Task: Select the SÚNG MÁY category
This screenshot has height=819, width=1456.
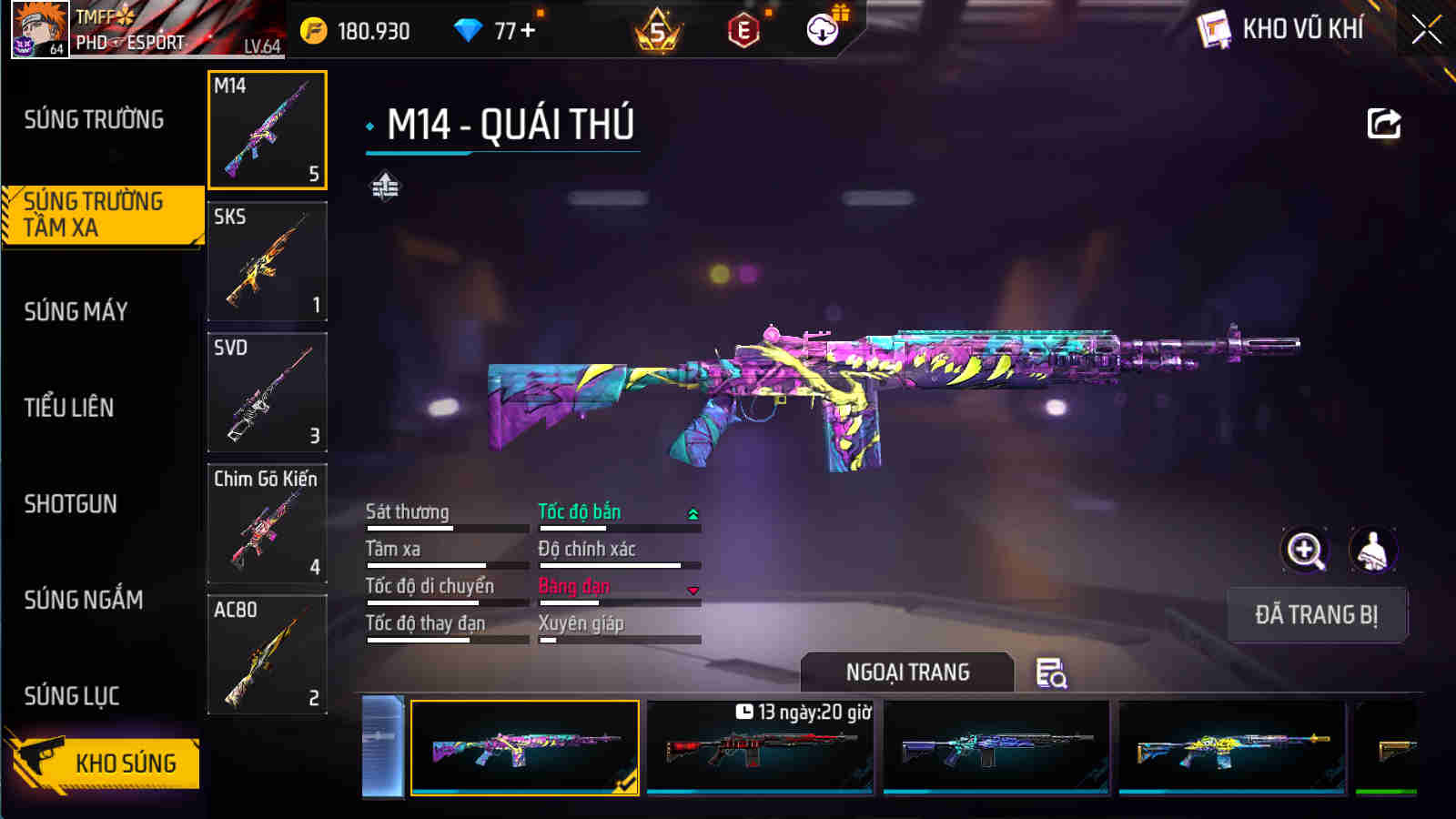Action: [77, 311]
